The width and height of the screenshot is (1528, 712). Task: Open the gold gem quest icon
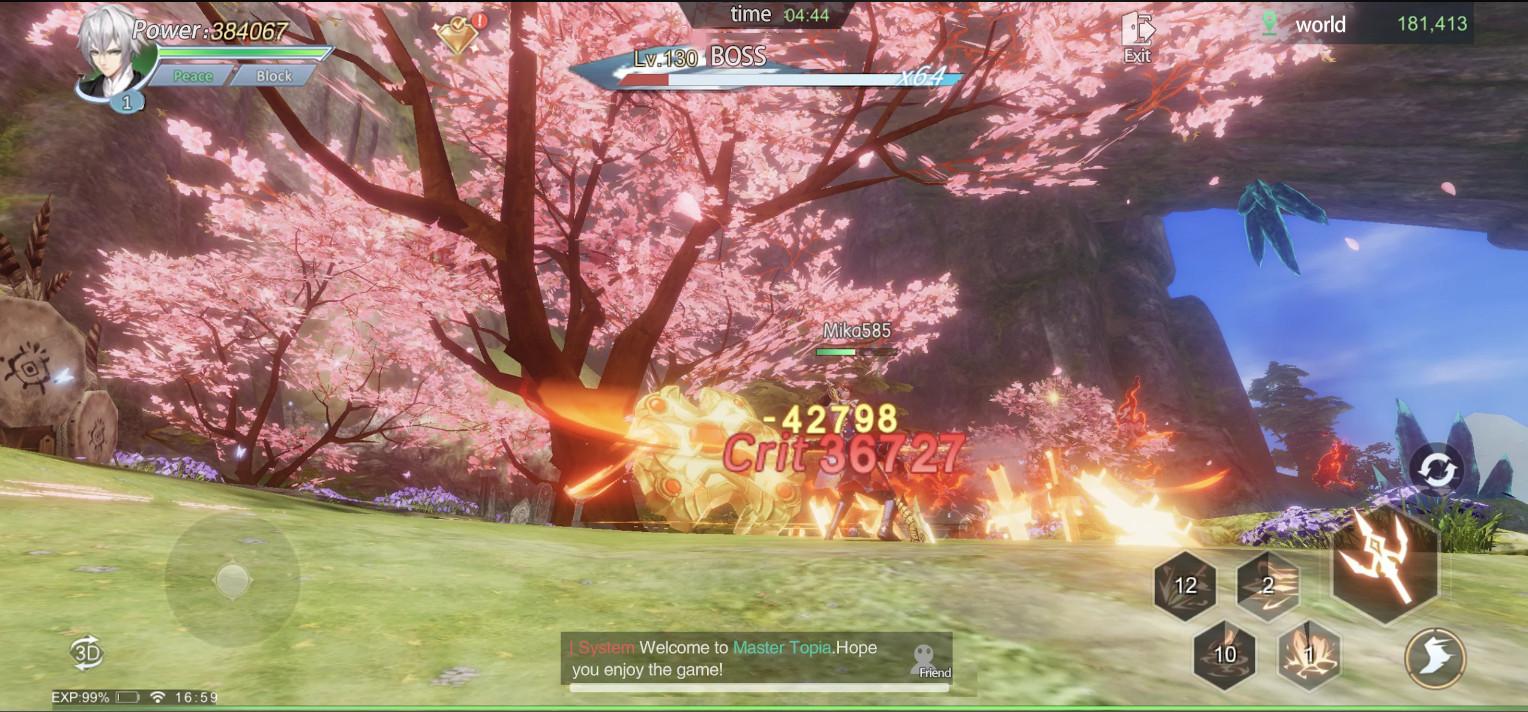pyautogui.click(x=458, y=35)
